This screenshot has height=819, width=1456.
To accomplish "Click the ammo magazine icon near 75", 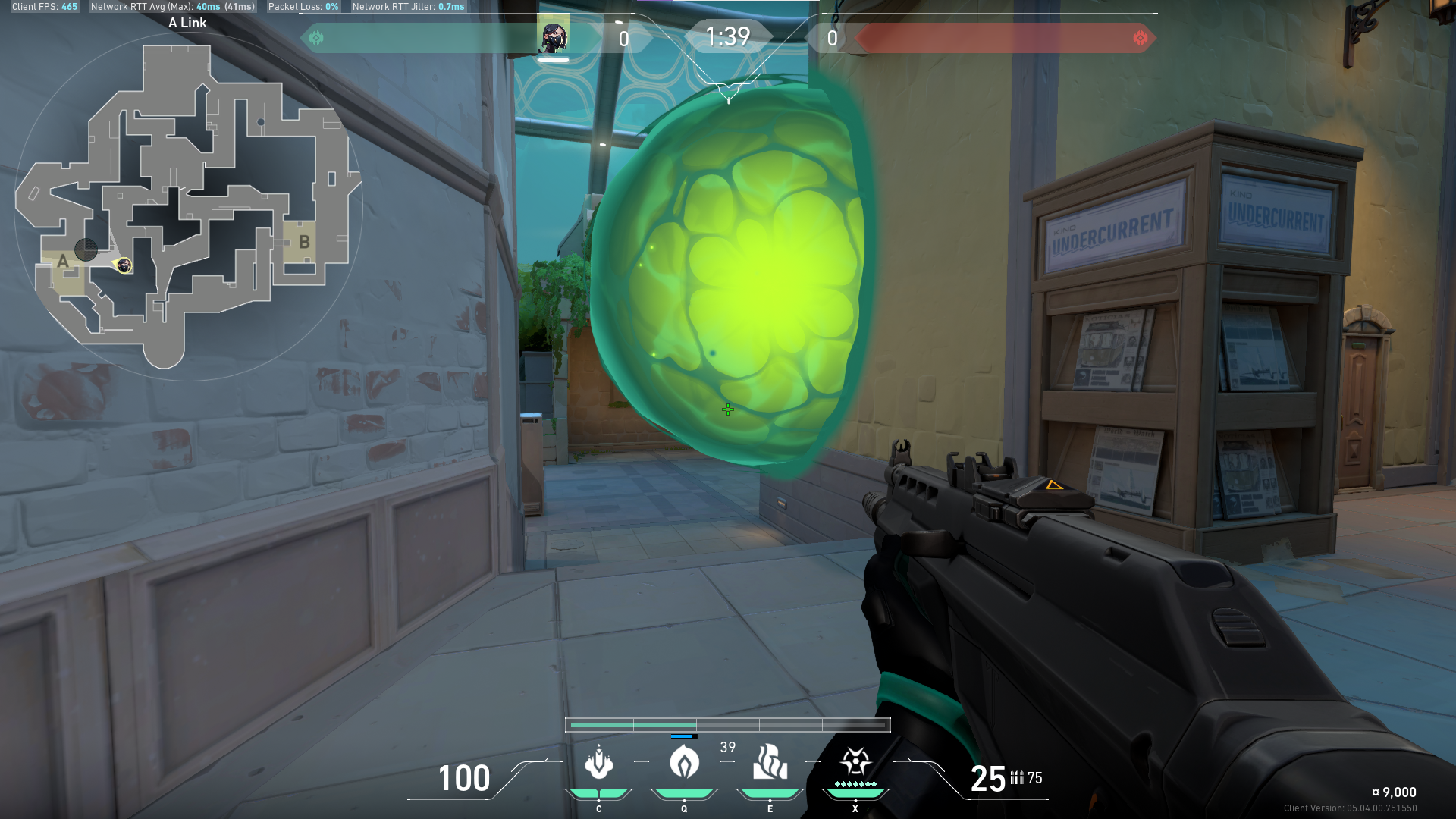I will click(x=1017, y=777).
